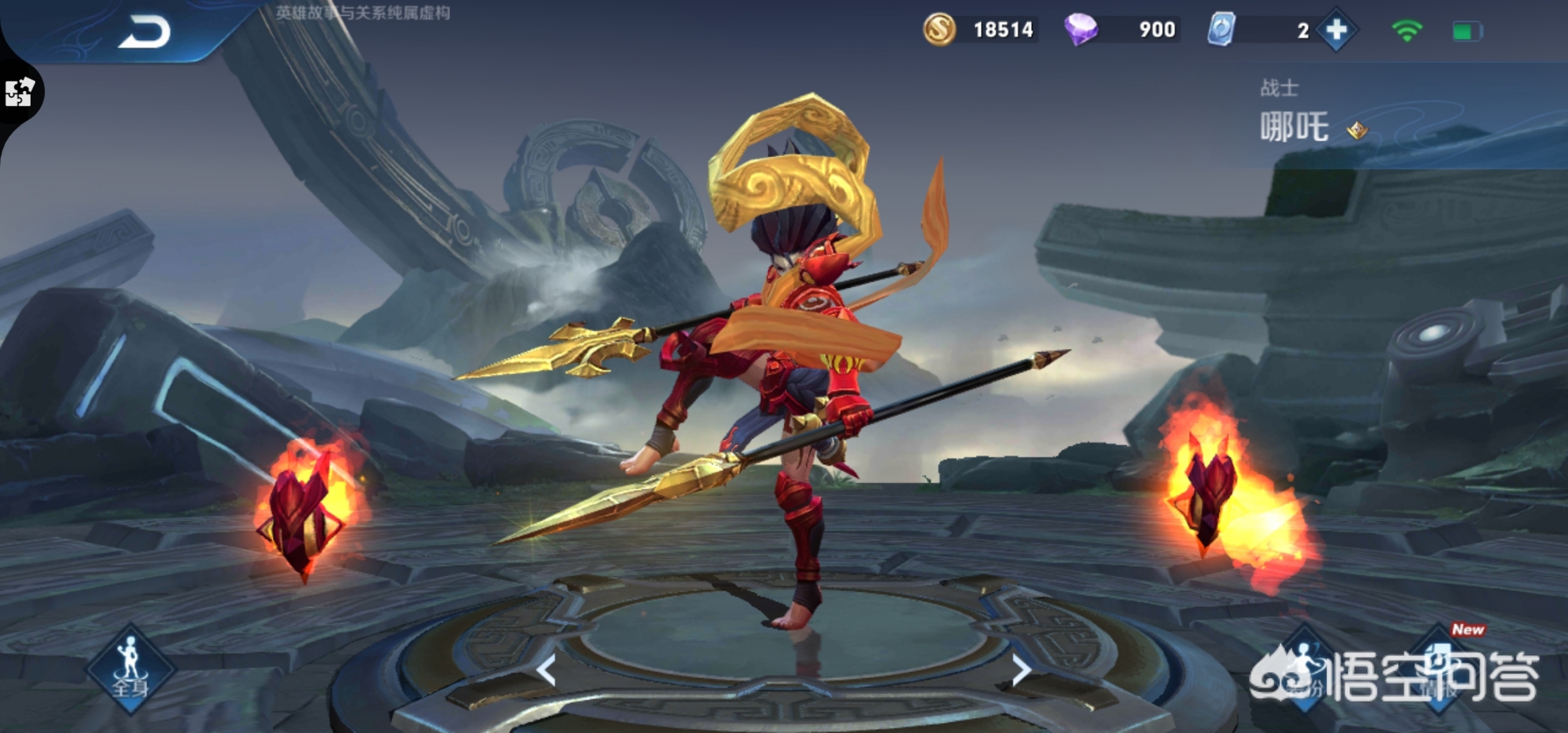The height and width of the screenshot is (733, 1568).
Task: Tap the gold mastery badge beside 哪吒
Action: point(1357,129)
